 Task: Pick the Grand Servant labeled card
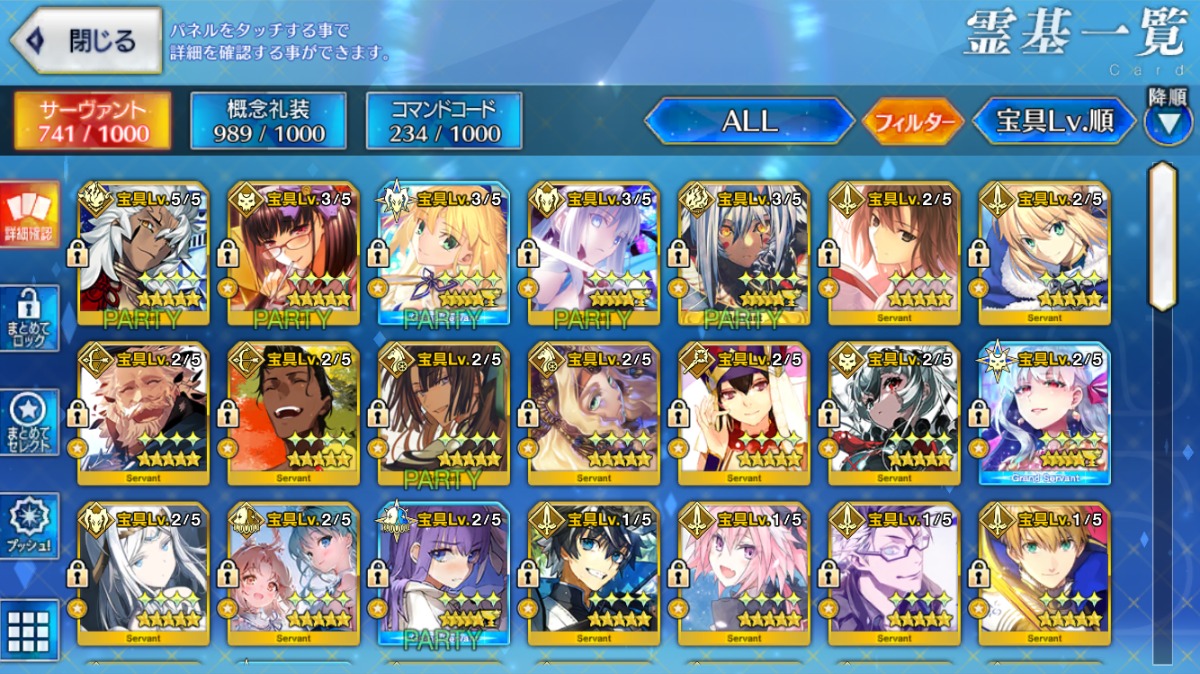[x=1044, y=413]
